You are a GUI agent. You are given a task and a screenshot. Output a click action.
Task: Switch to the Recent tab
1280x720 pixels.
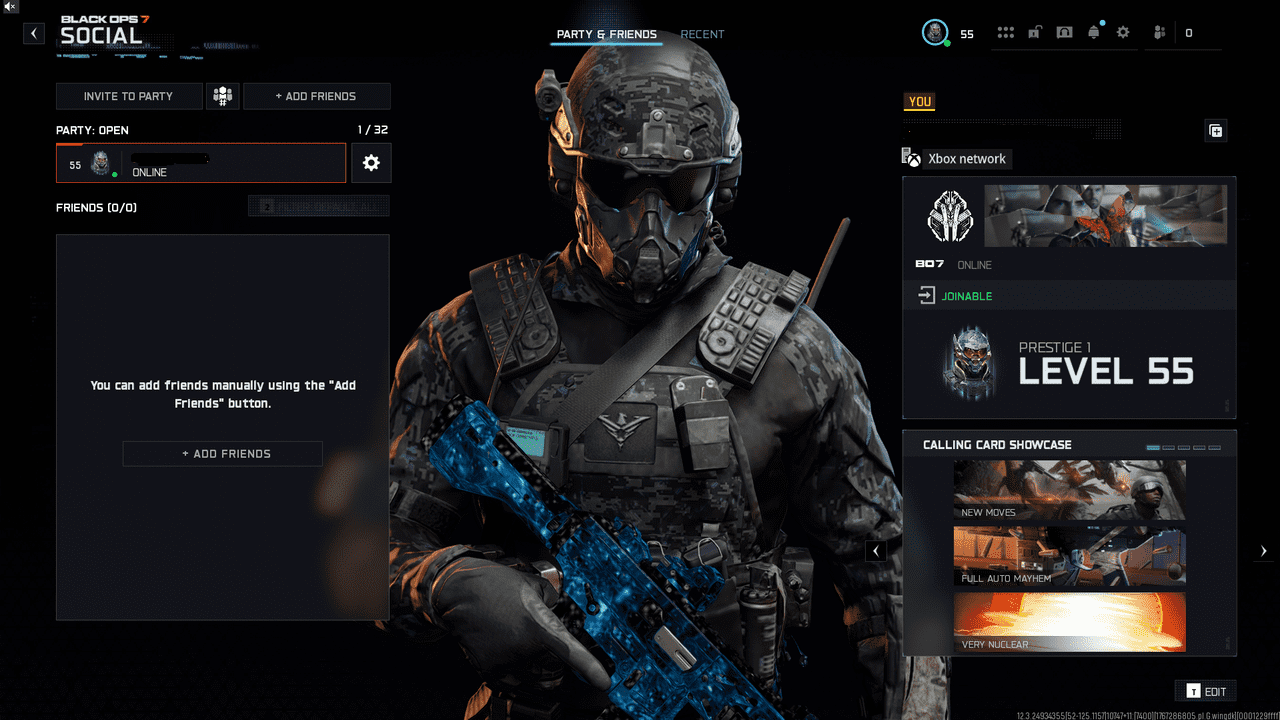pos(702,33)
